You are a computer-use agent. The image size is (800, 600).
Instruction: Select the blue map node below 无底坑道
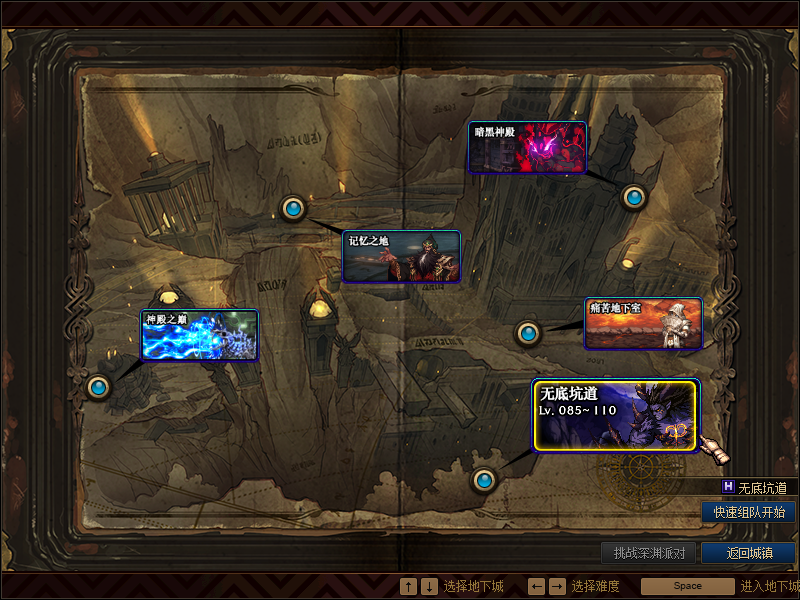pyautogui.click(x=485, y=481)
